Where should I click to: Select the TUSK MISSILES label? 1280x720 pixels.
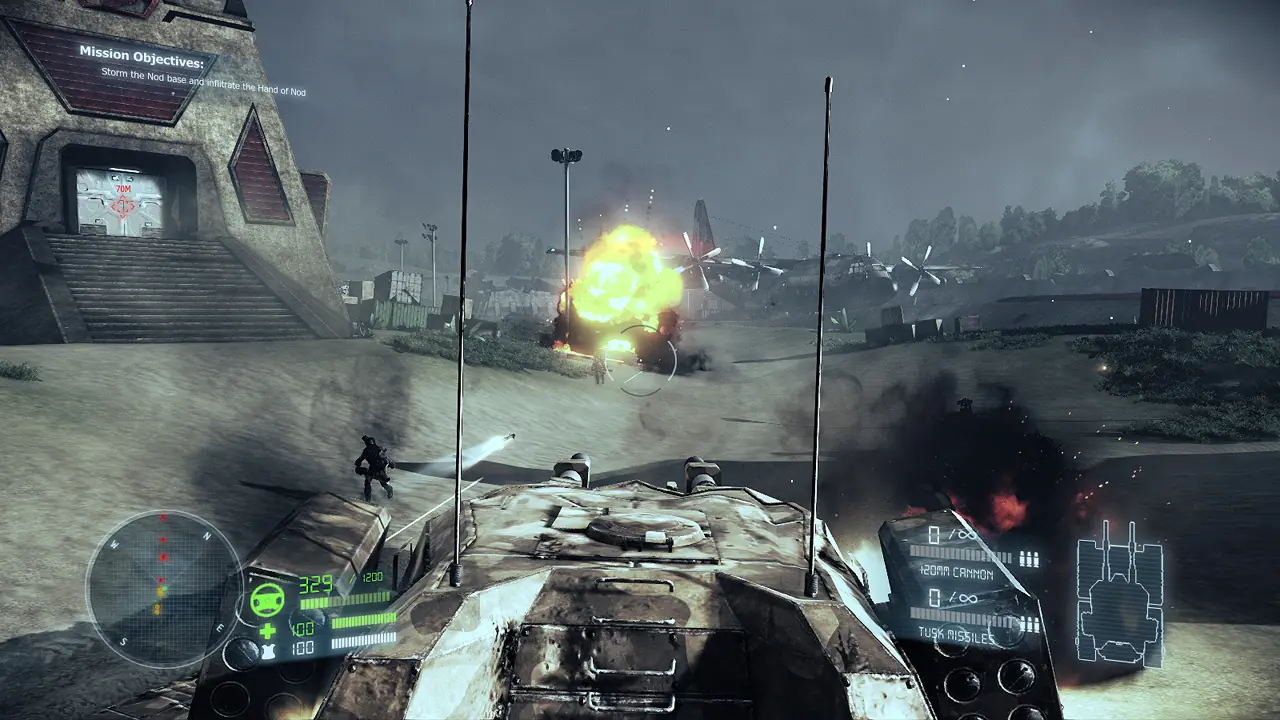coord(956,634)
